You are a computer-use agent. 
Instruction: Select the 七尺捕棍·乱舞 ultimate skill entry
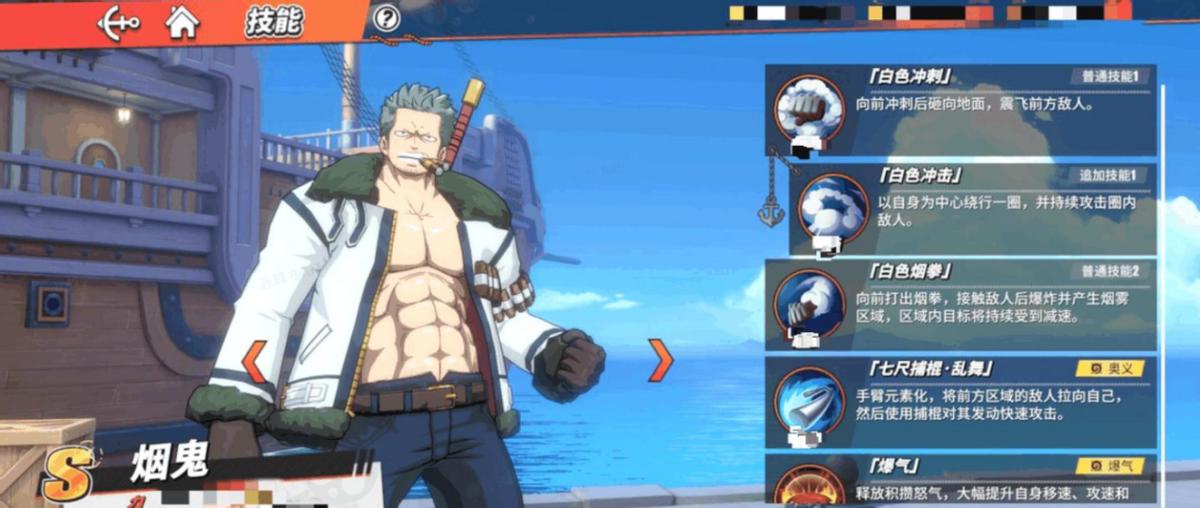[961, 401]
